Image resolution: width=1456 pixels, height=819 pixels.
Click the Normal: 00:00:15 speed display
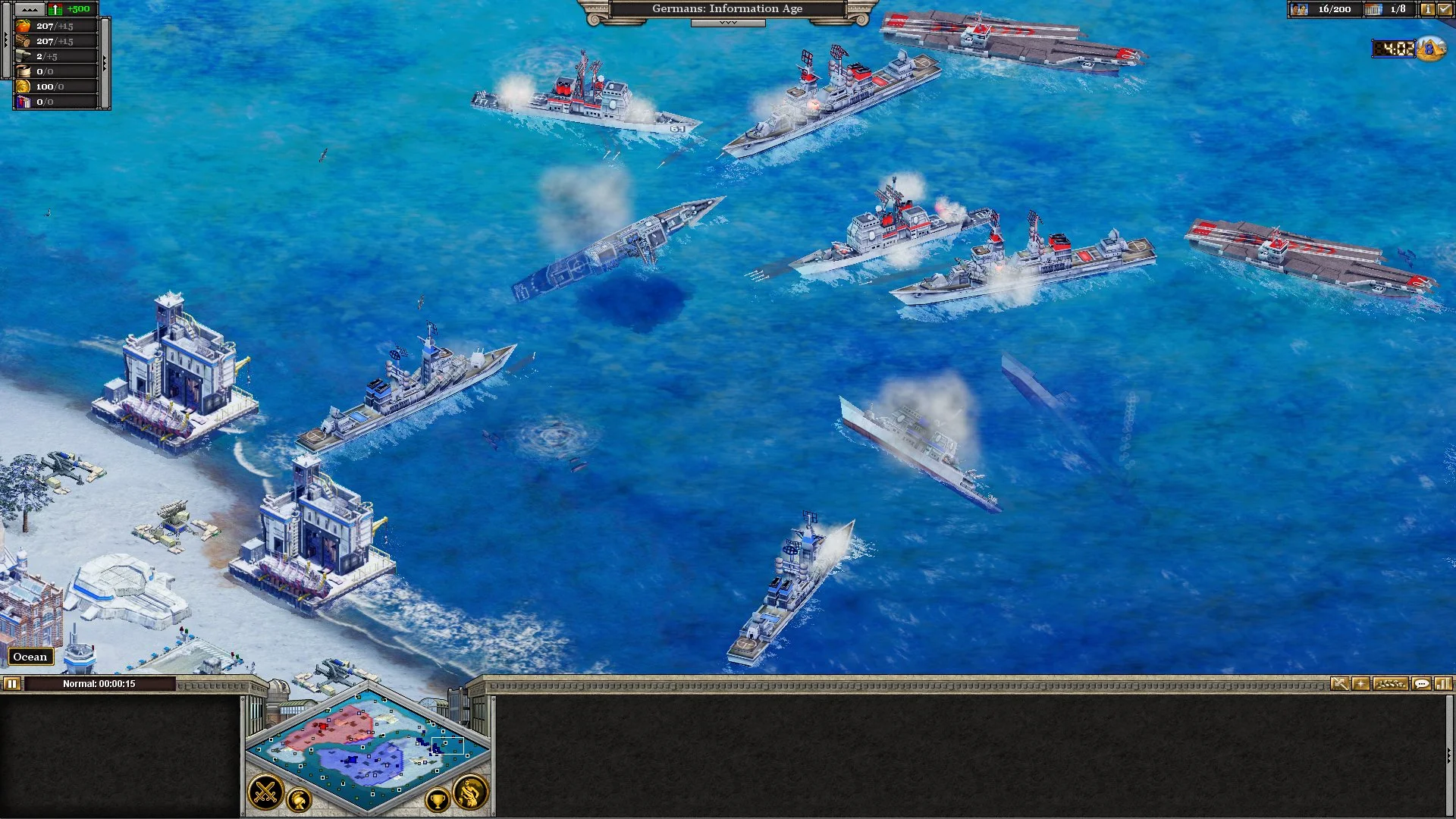point(99,683)
